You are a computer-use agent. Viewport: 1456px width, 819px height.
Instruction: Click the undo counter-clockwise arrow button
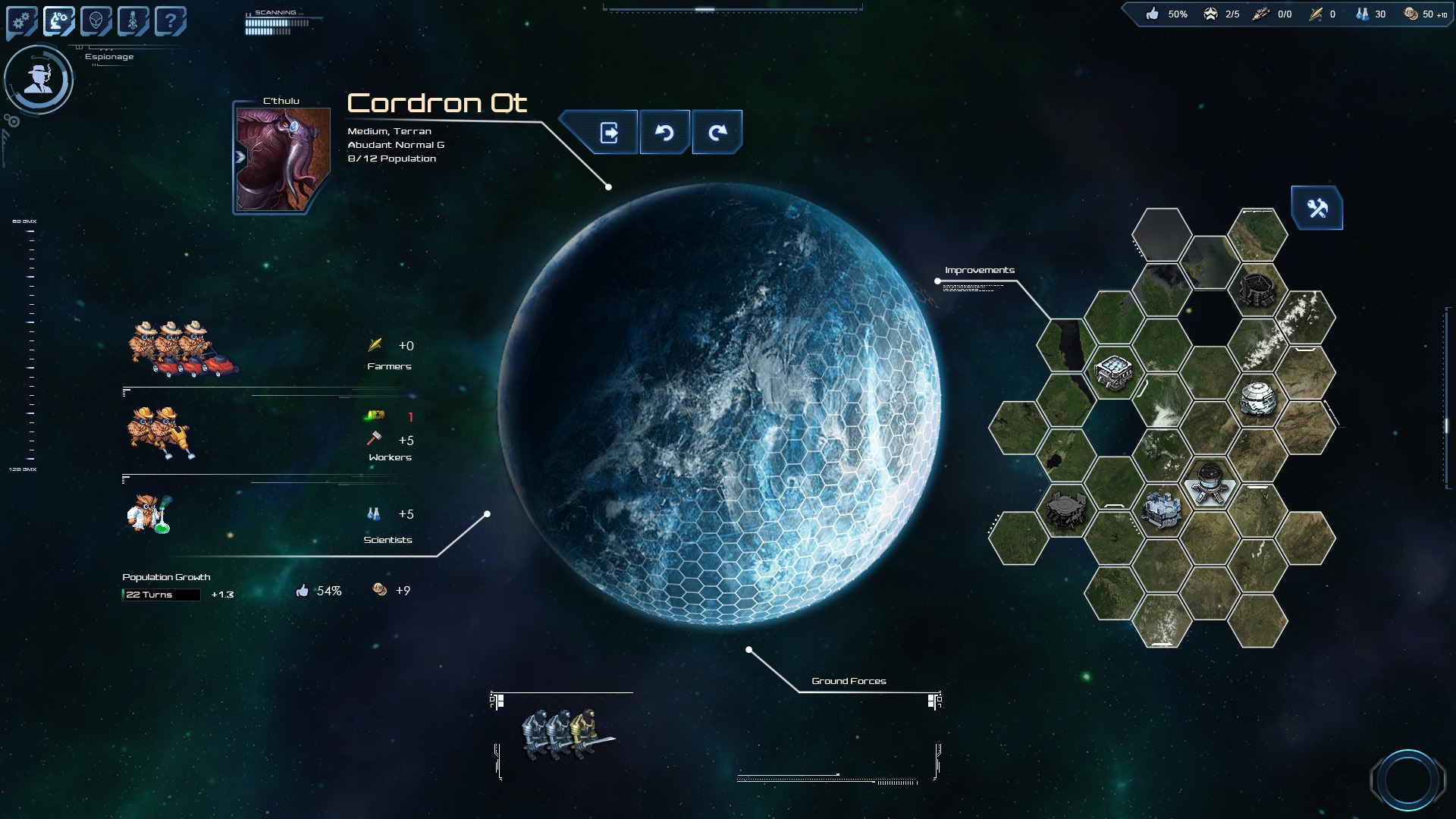pos(664,133)
